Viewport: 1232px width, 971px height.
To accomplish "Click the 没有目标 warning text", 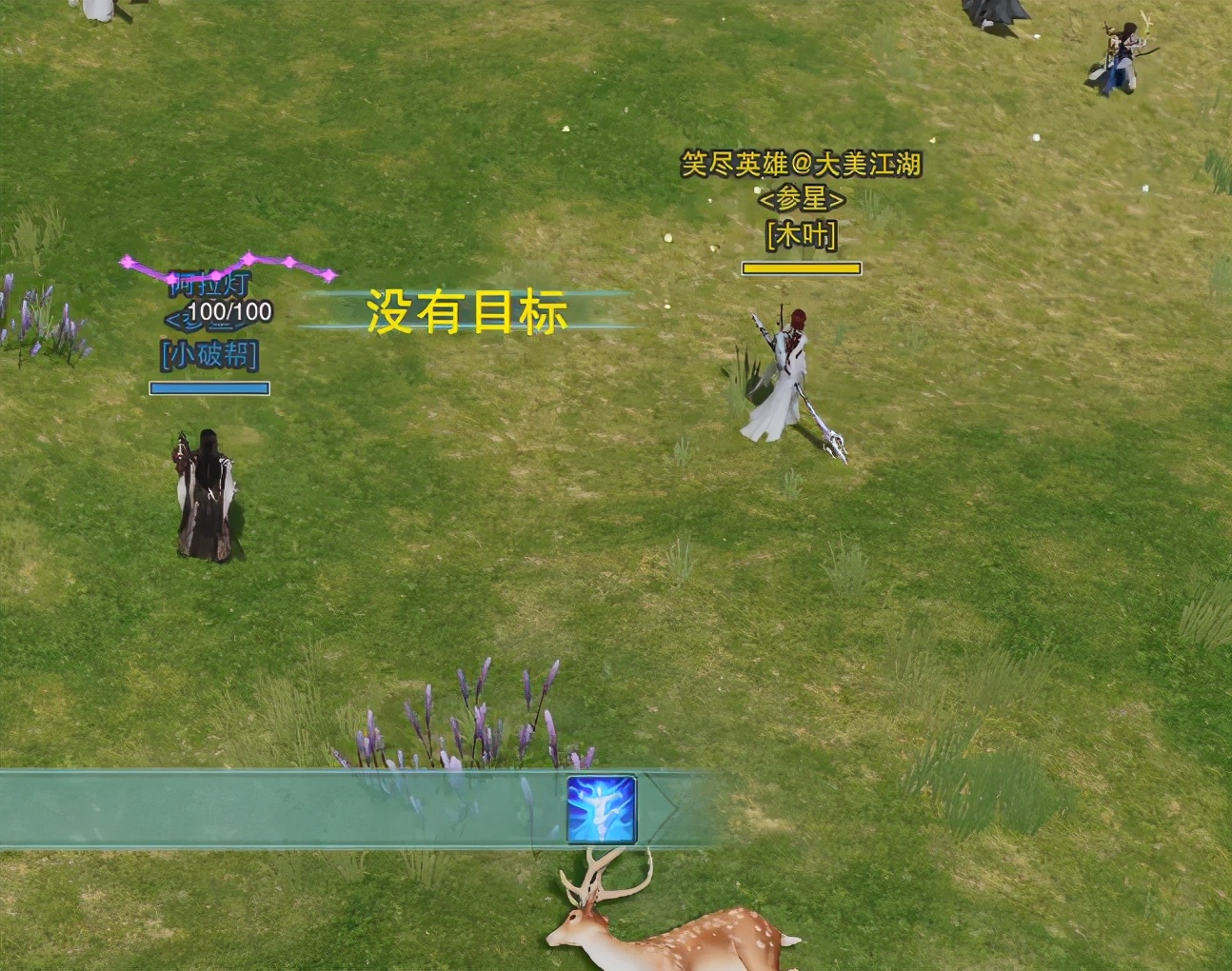I will (x=466, y=312).
